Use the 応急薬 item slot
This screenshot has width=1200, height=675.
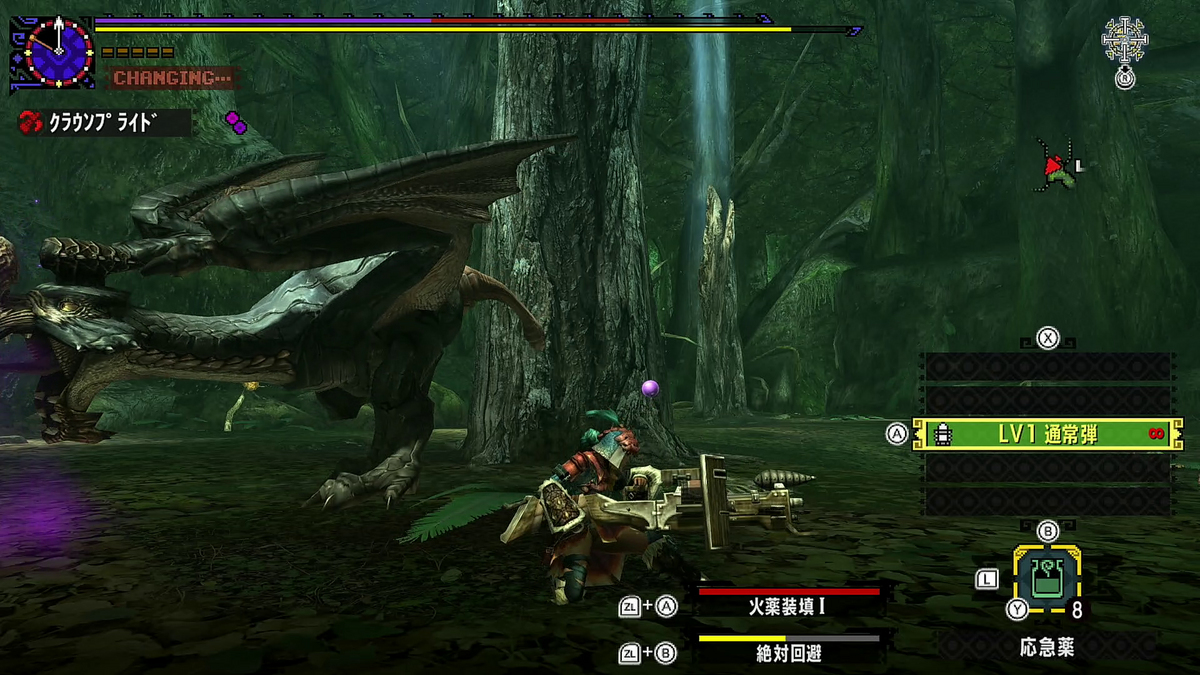click(1046, 578)
